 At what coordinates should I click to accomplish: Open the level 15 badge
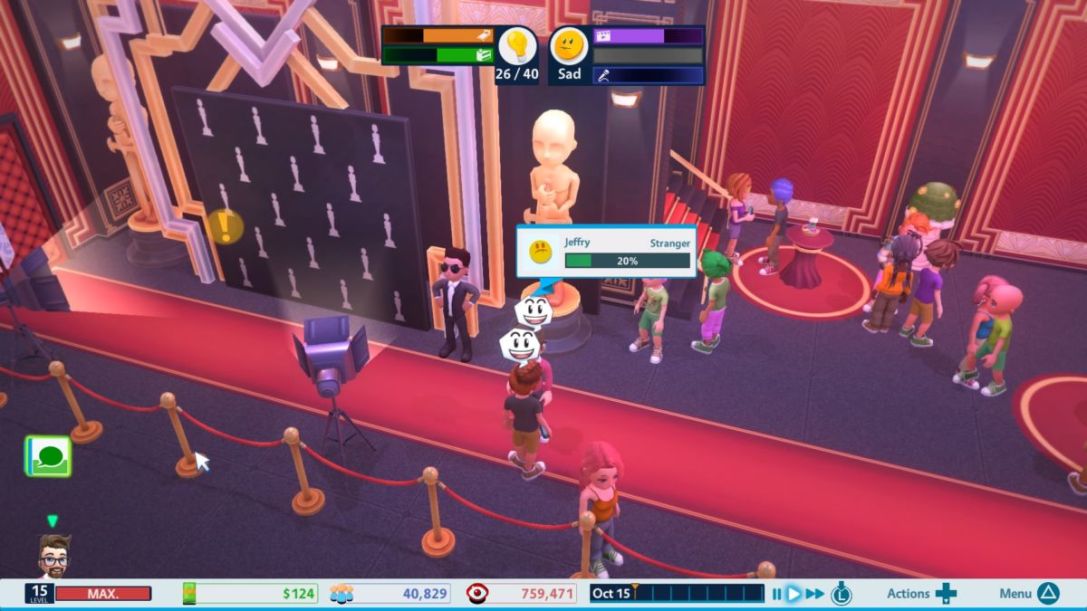(39, 594)
